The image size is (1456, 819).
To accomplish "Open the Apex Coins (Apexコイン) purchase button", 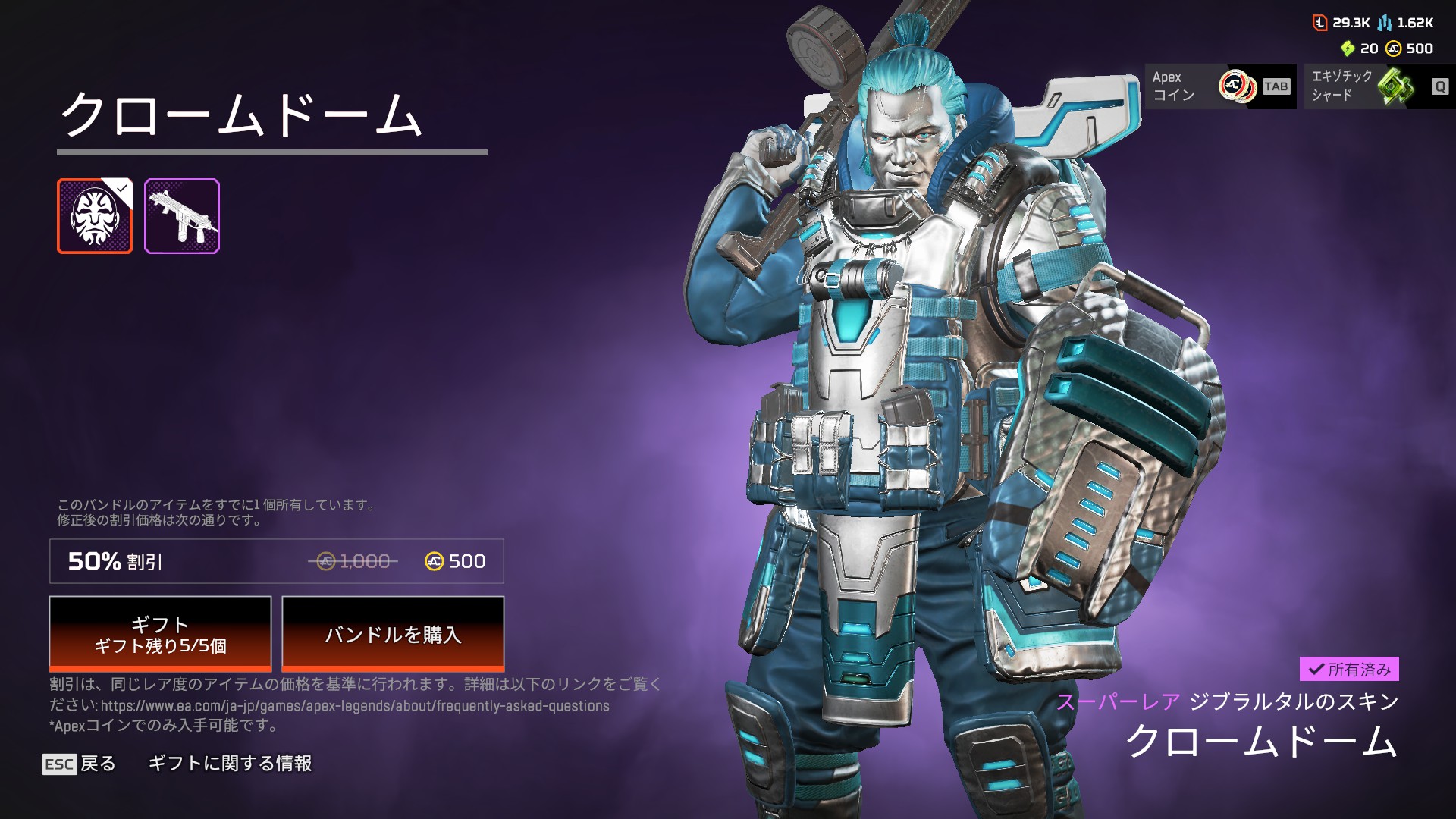I will pos(1220,86).
